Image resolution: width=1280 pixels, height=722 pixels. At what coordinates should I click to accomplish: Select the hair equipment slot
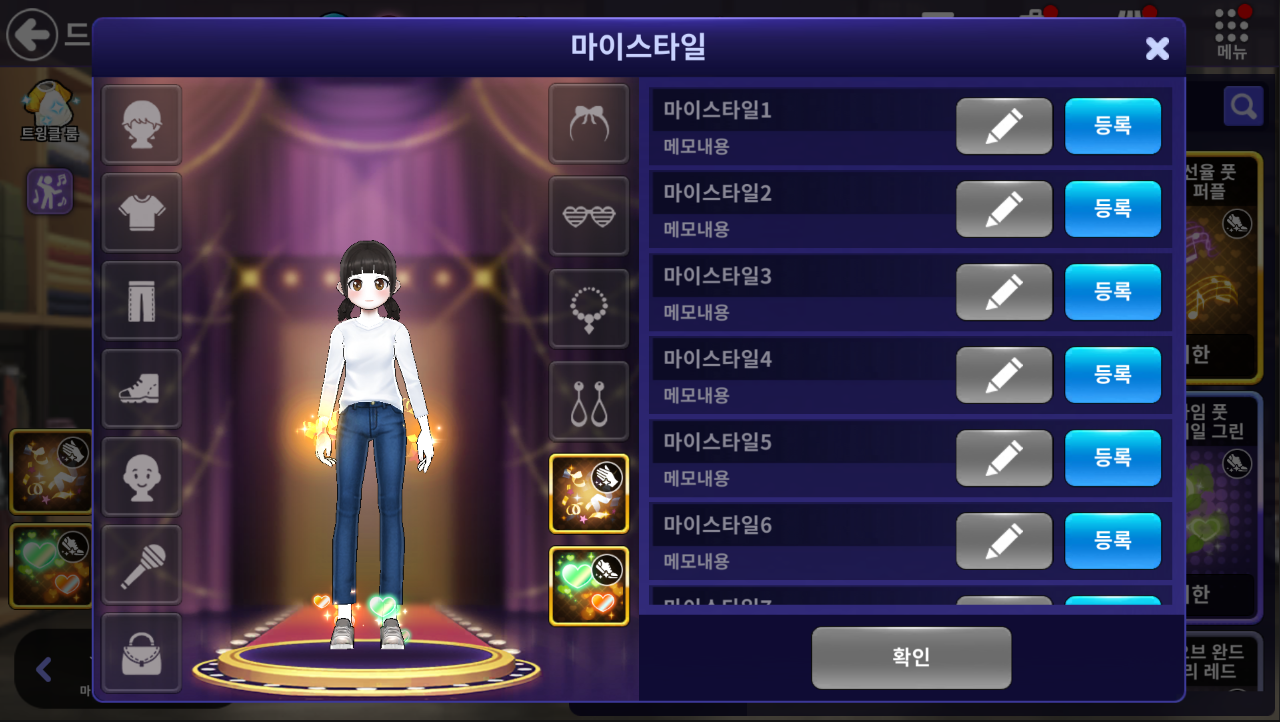[x=141, y=125]
